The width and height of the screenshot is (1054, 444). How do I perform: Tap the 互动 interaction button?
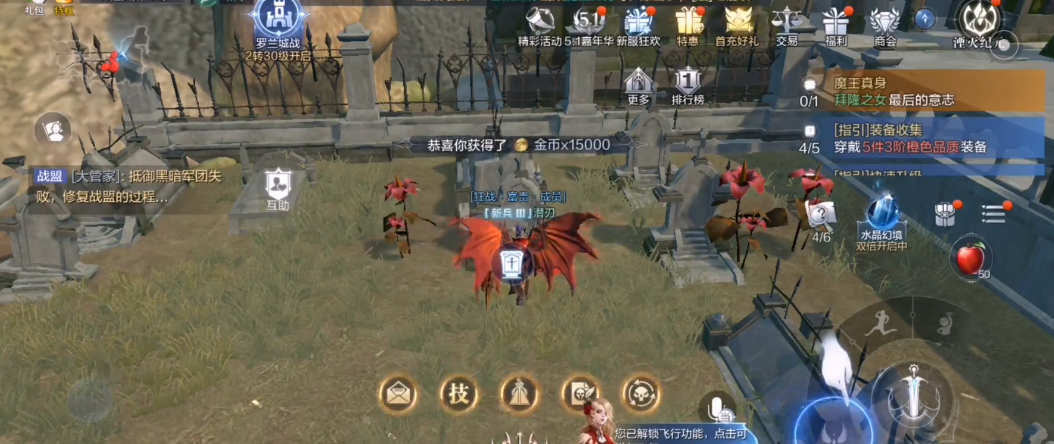[x=277, y=189]
